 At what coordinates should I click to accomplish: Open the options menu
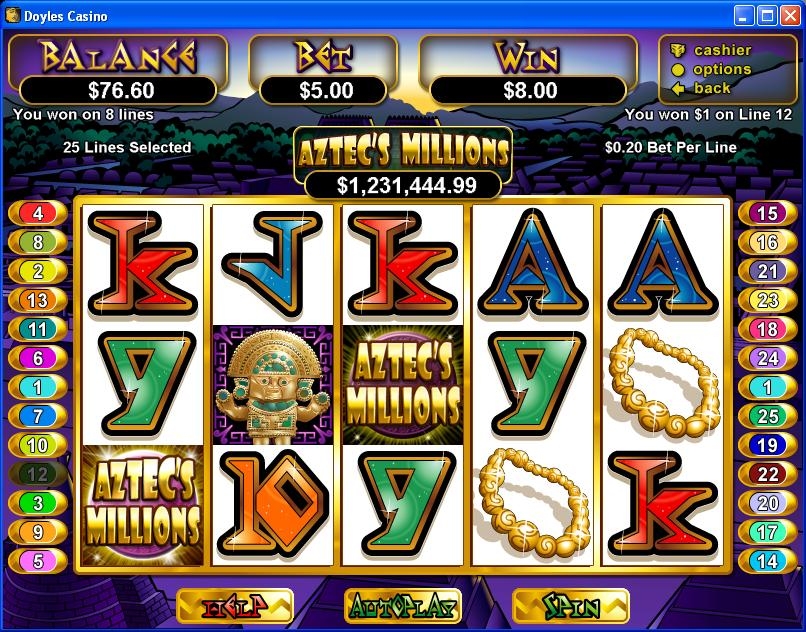tap(722, 69)
